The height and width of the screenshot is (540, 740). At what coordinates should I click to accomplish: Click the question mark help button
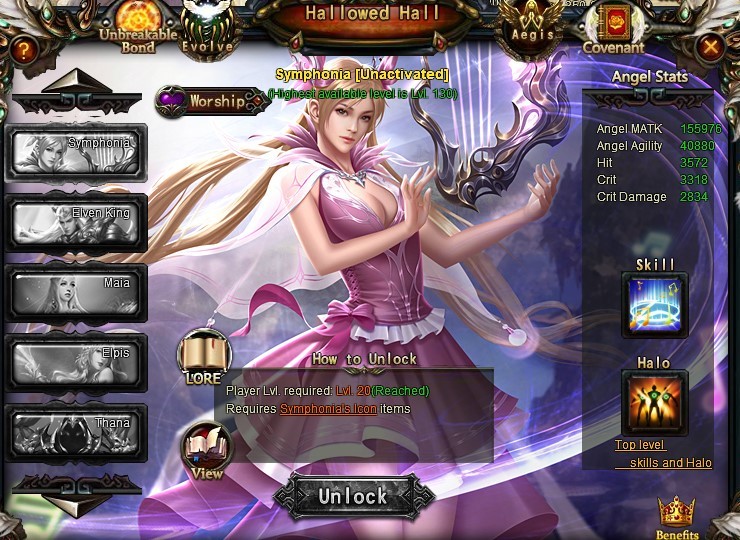[x=24, y=48]
